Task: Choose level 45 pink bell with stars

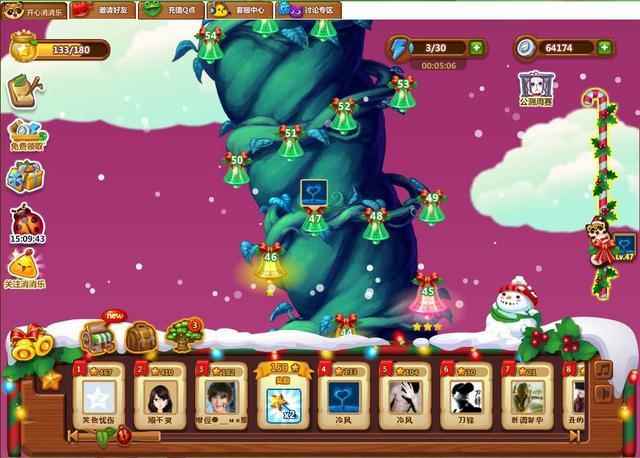Action: [428, 298]
